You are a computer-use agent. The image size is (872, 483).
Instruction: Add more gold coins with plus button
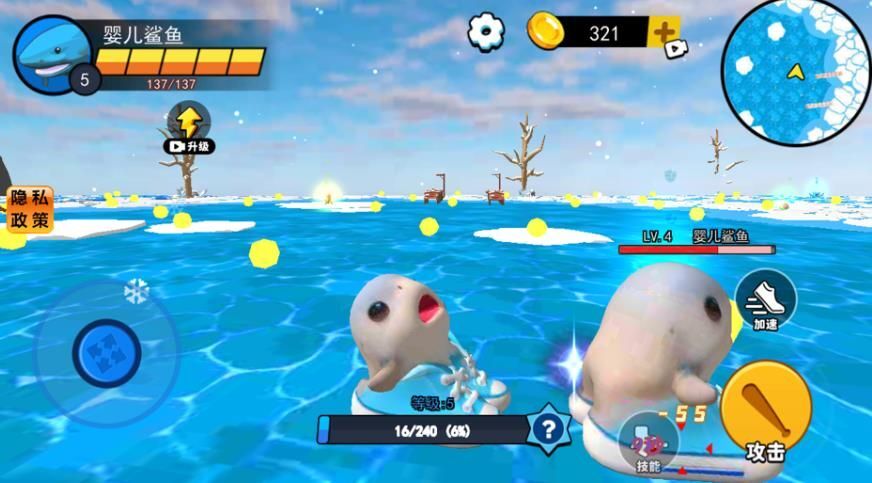(x=665, y=32)
